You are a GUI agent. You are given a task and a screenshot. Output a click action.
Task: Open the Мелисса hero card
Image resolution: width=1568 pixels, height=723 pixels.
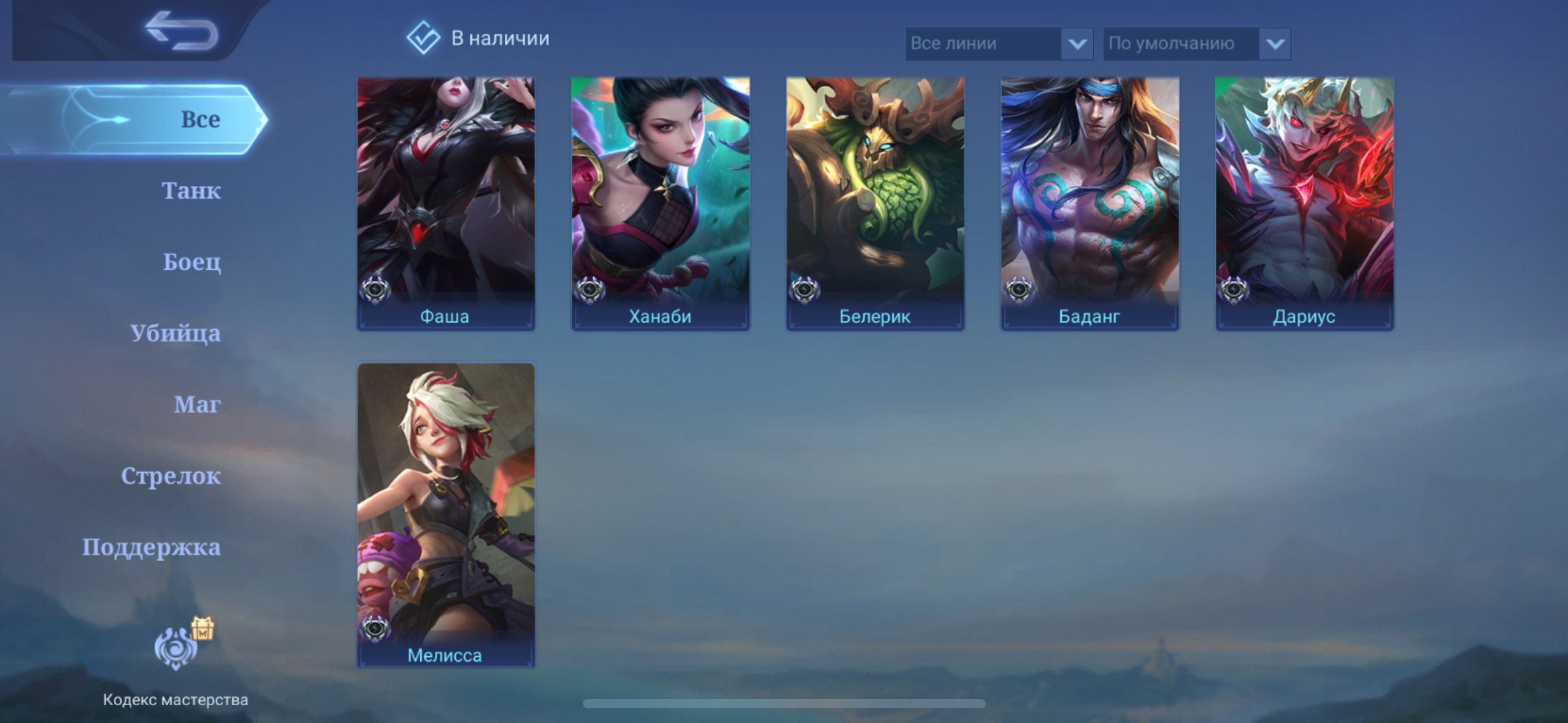point(446,514)
